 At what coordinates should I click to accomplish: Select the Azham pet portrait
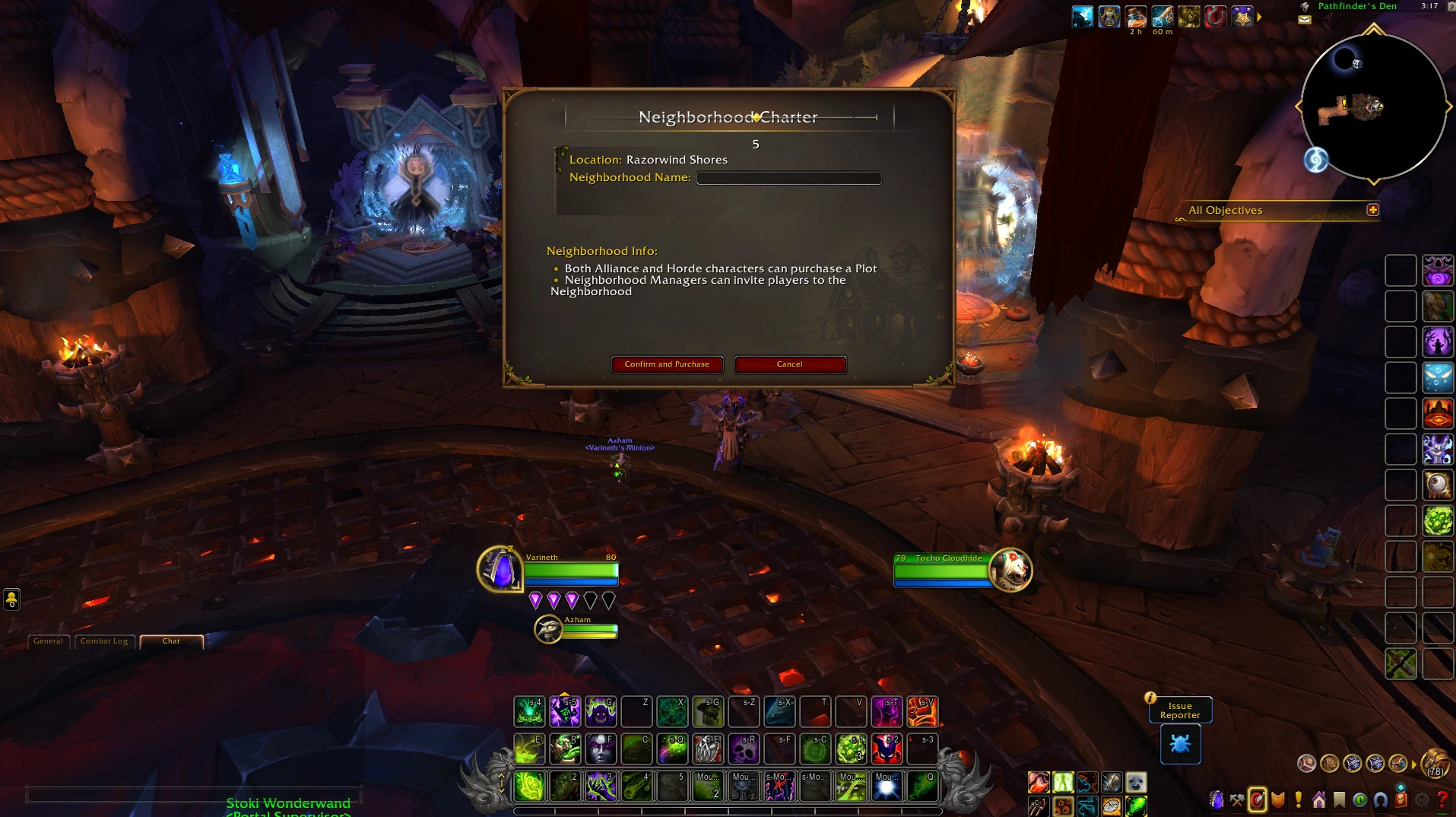[x=548, y=629]
